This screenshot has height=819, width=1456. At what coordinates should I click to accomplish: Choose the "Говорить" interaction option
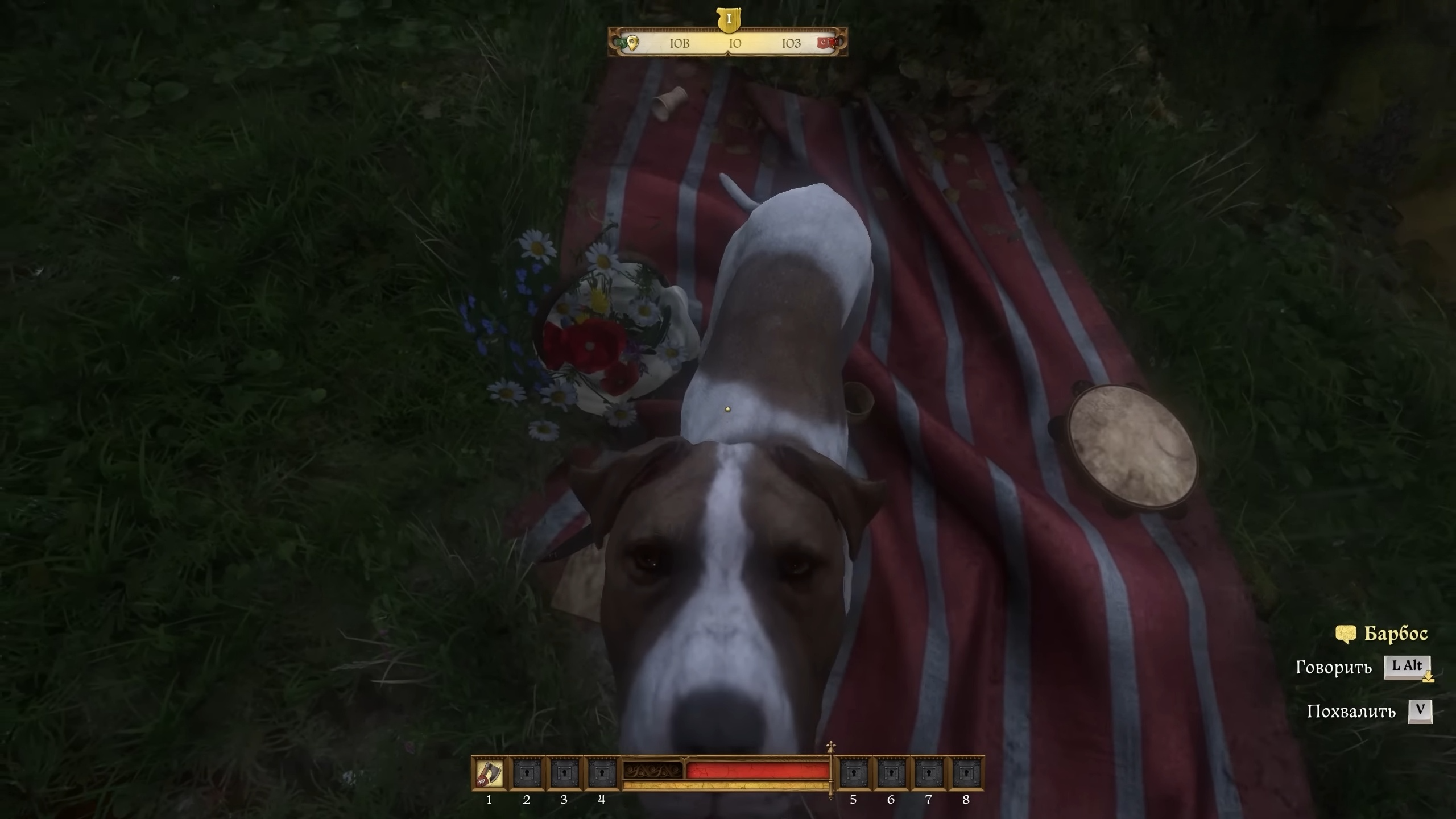coord(1333,667)
